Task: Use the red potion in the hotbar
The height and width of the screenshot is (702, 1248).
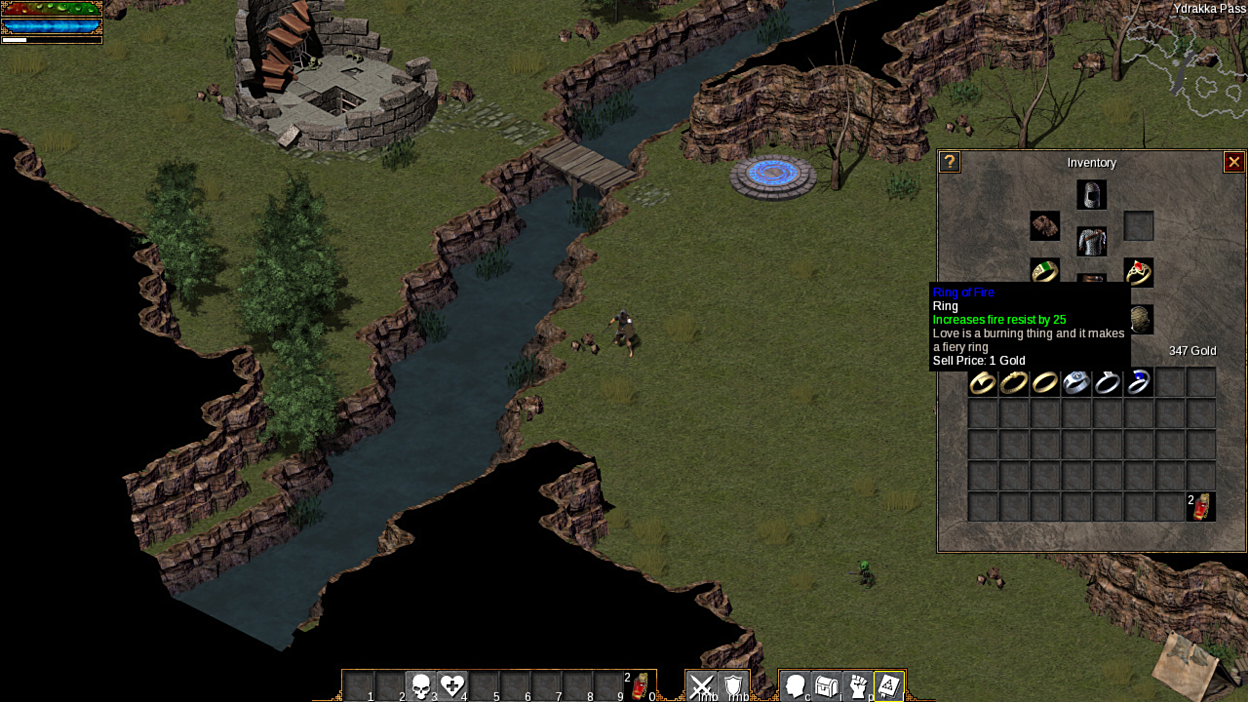Action: point(640,686)
